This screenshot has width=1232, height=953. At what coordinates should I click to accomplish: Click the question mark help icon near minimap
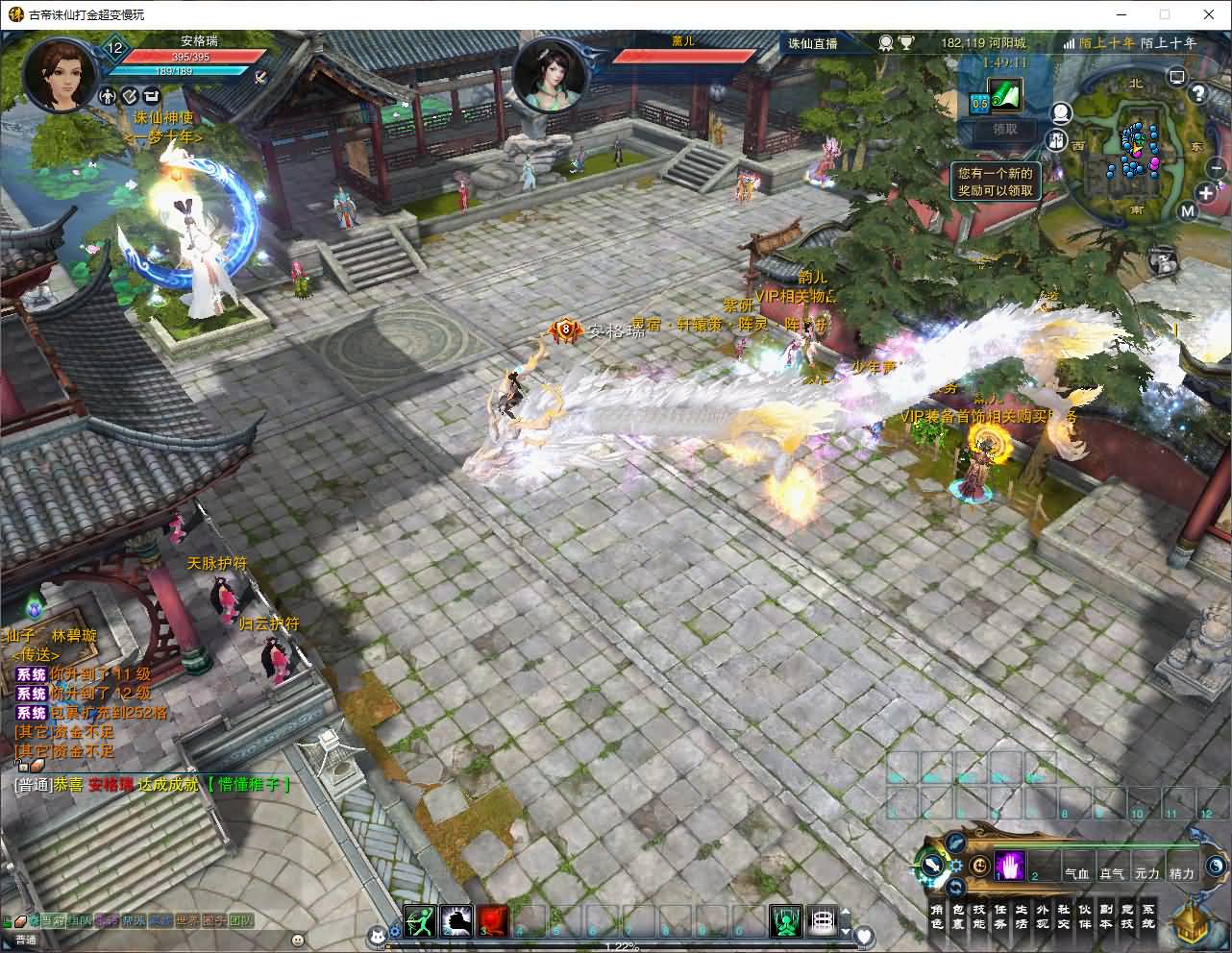tap(1198, 94)
